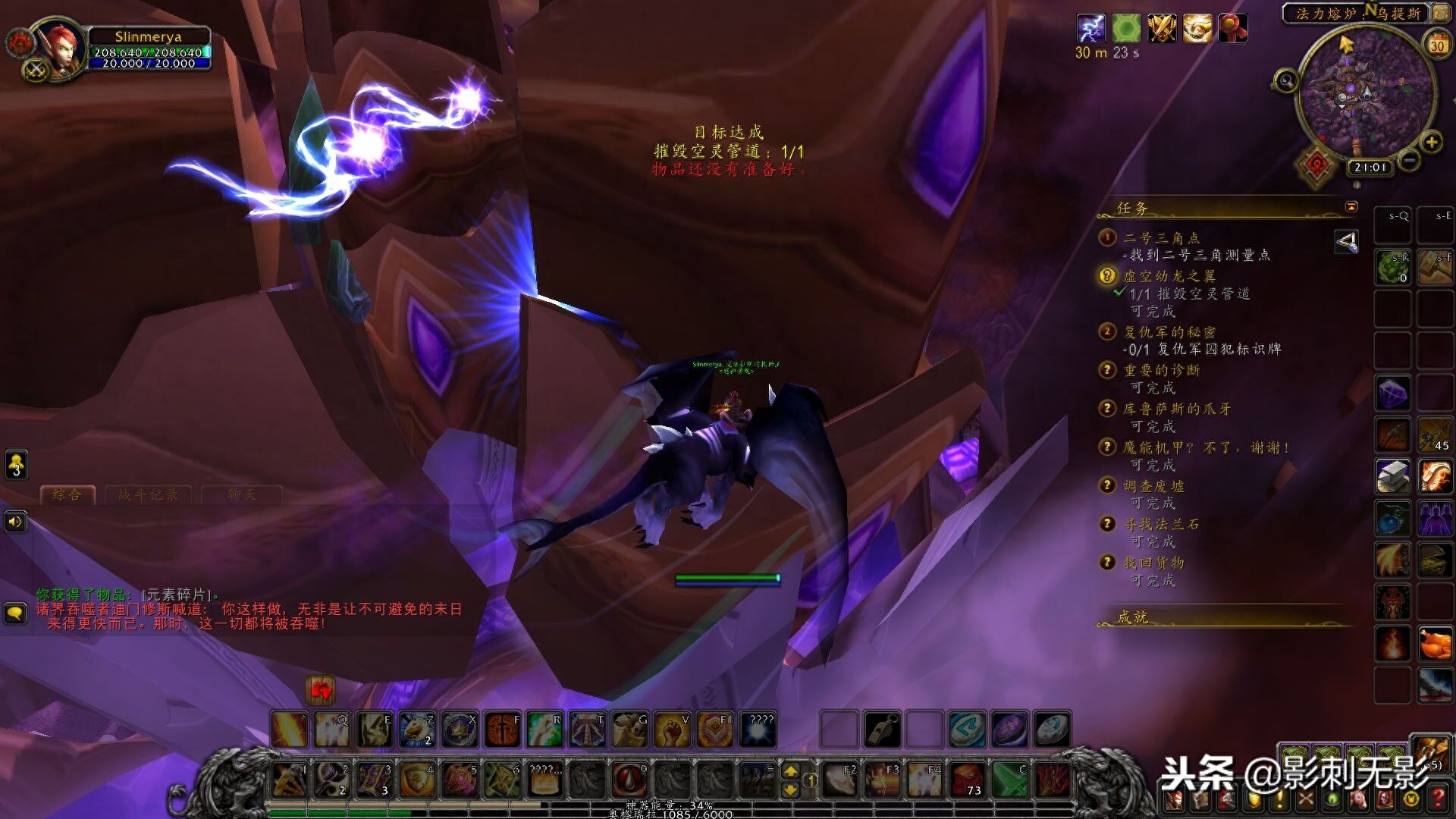Screen dimensions: 1456x819
Task: Open the minimap tracking magnifier button
Action: click(x=1285, y=80)
